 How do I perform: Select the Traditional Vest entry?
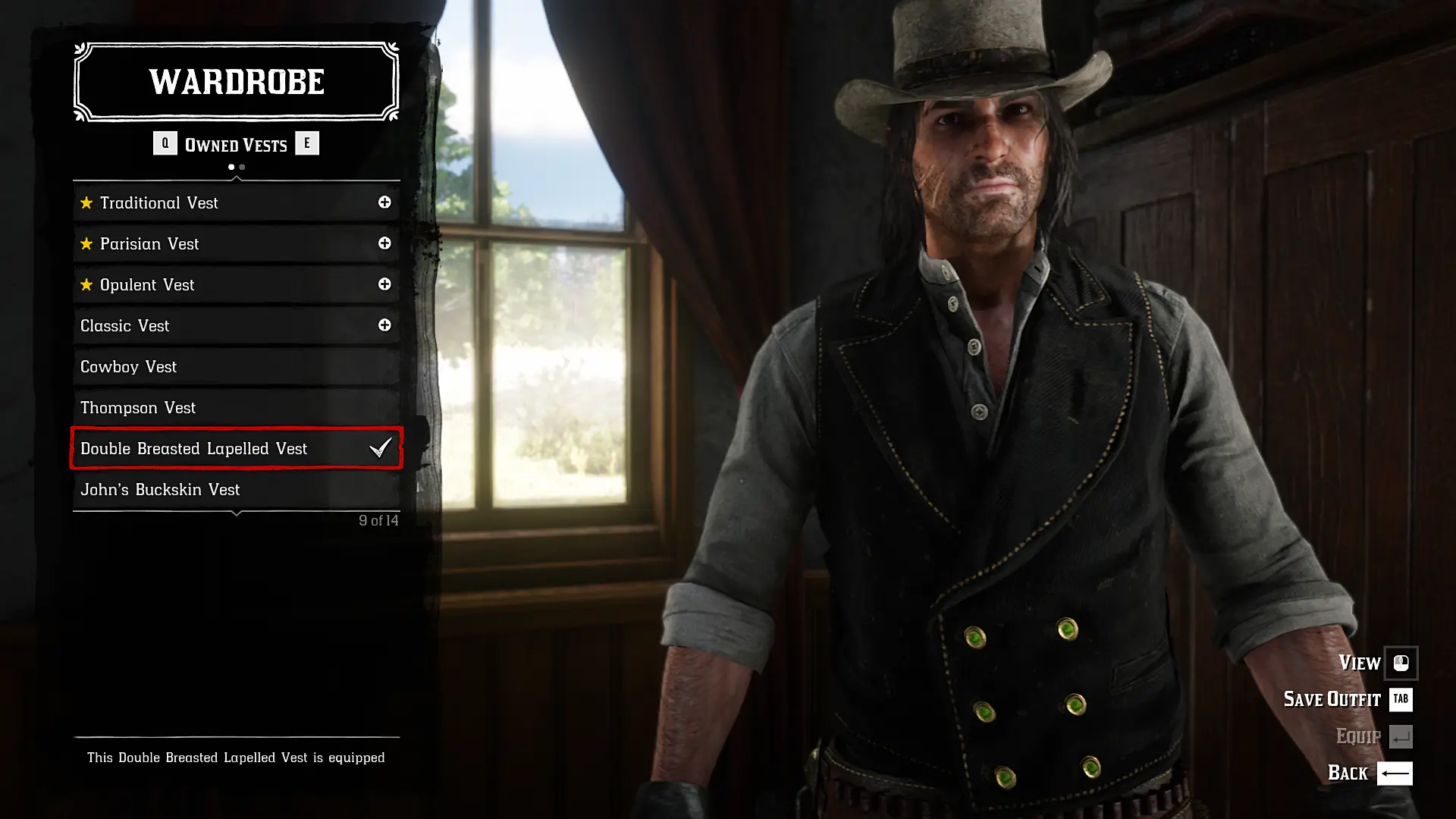click(227, 202)
